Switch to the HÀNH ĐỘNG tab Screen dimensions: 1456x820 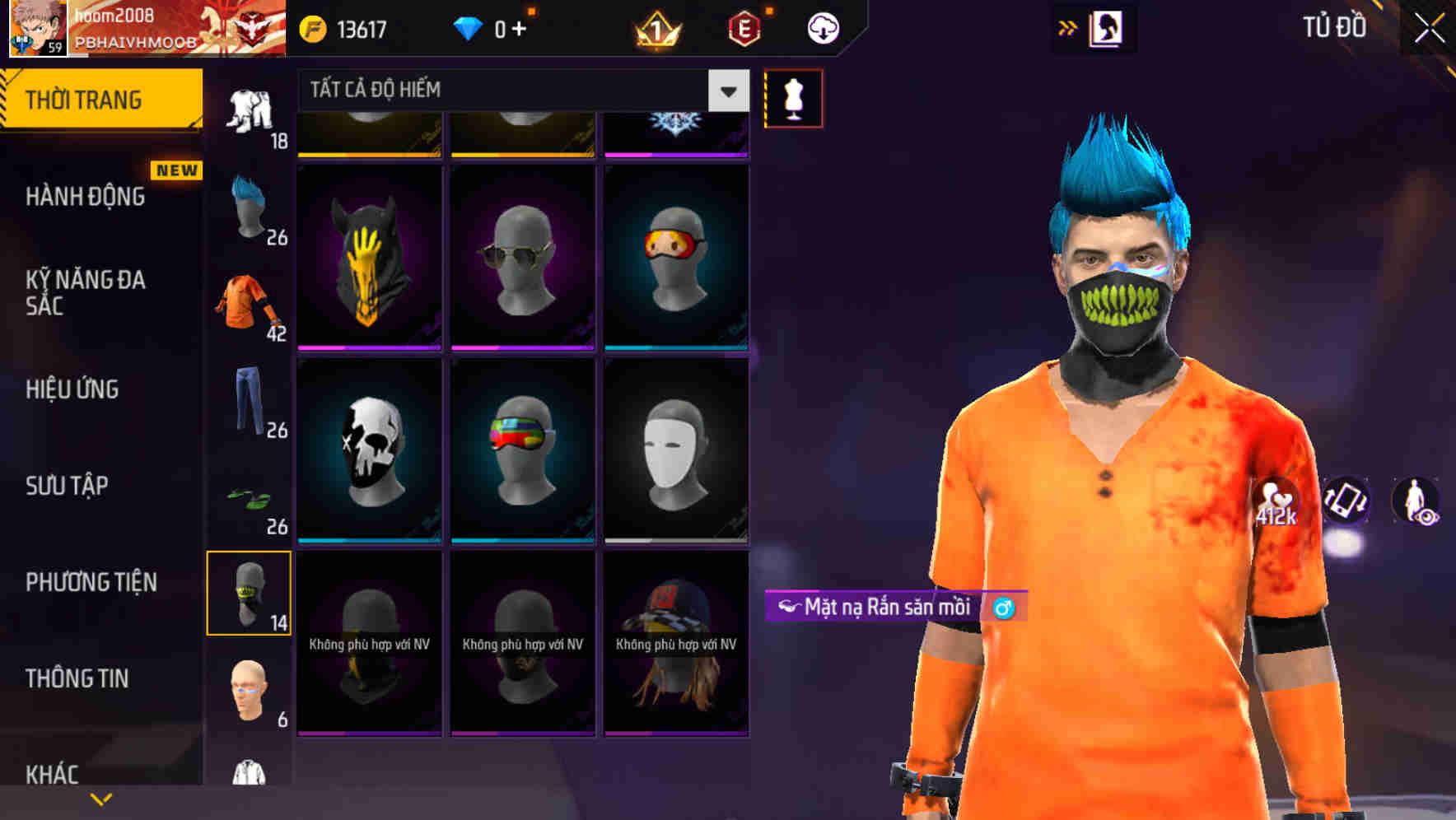pos(85,196)
